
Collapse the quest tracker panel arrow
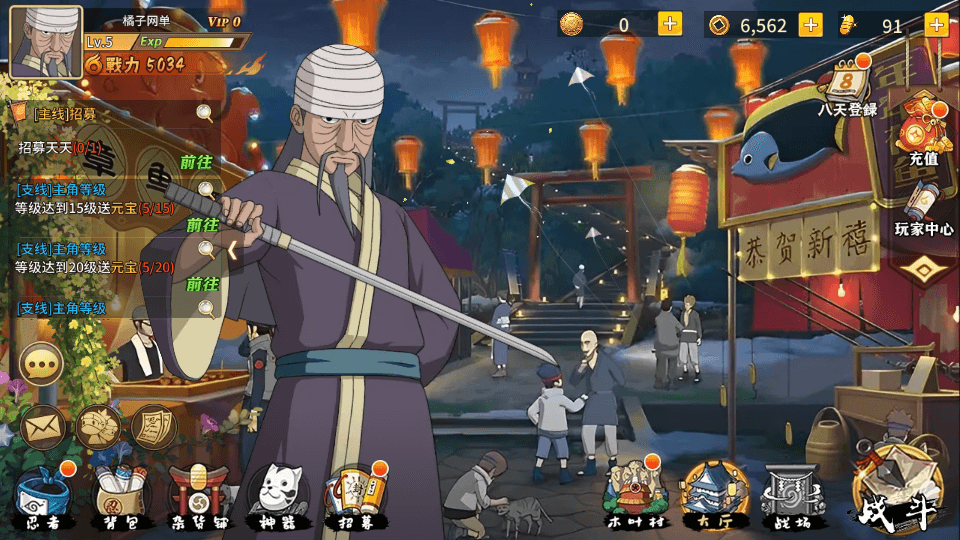tap(232, 250)
